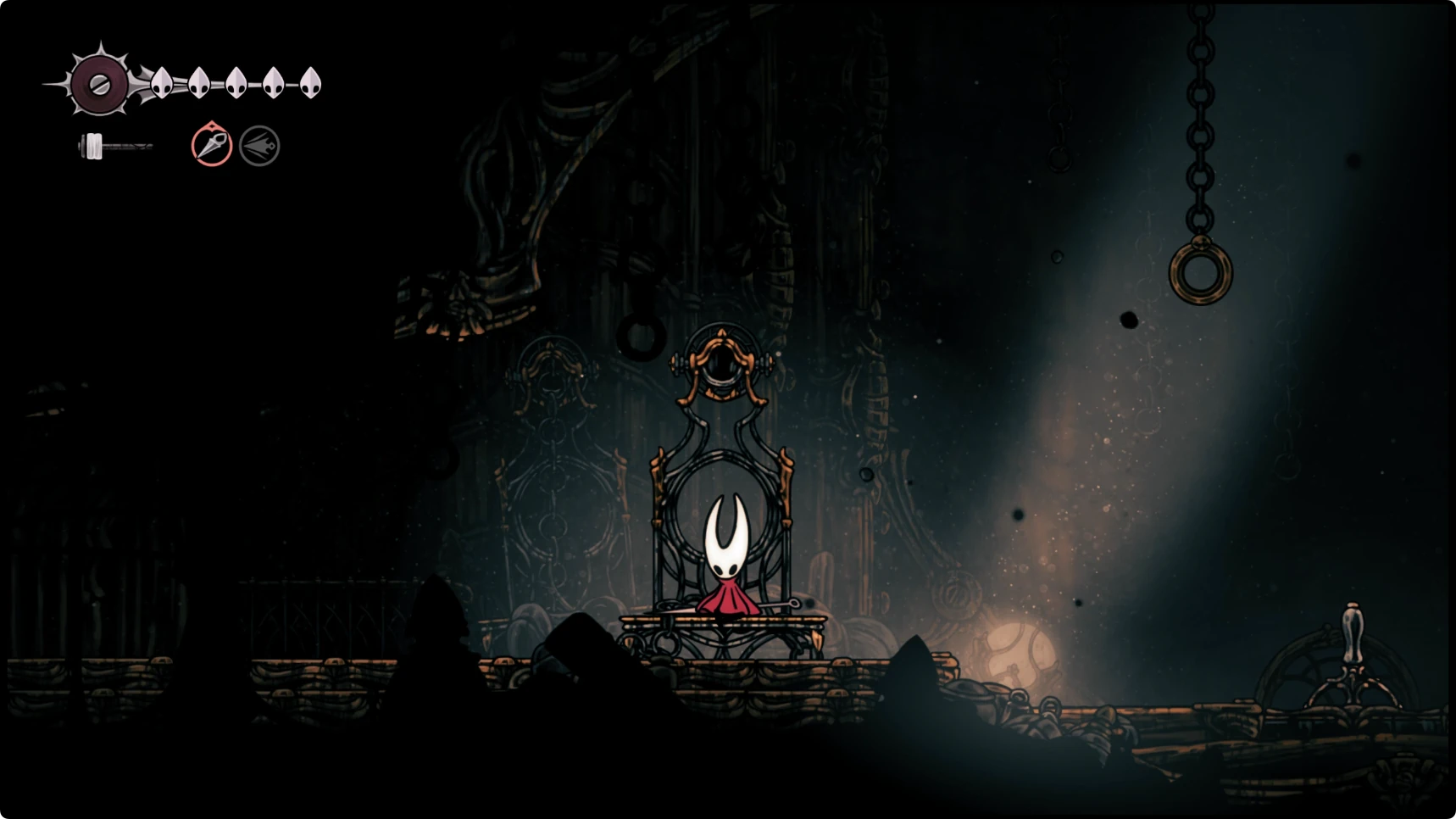1456x819 pixels.
Task: Select the straight pin tool icon
Action: (211, 145)
